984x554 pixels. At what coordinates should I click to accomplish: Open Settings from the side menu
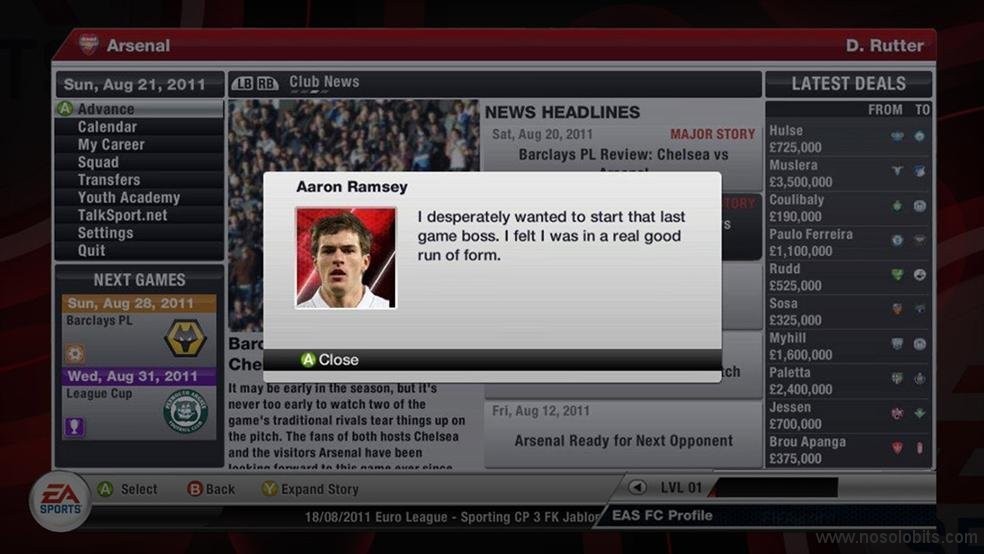[x=105, y=233]
